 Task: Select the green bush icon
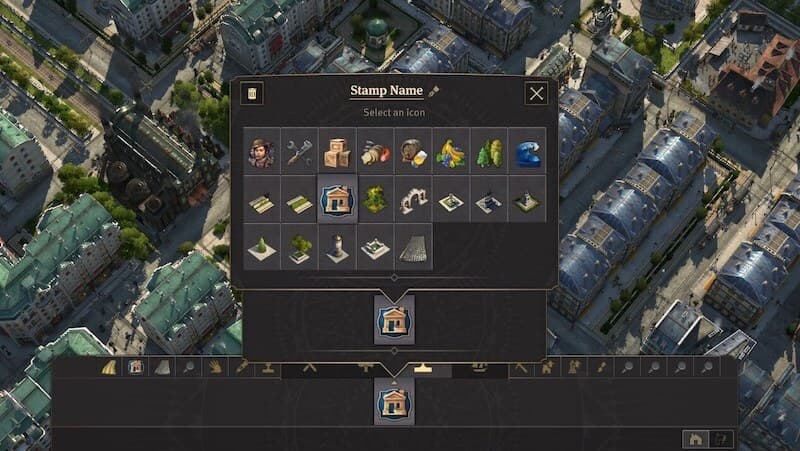tap(375, 200)
